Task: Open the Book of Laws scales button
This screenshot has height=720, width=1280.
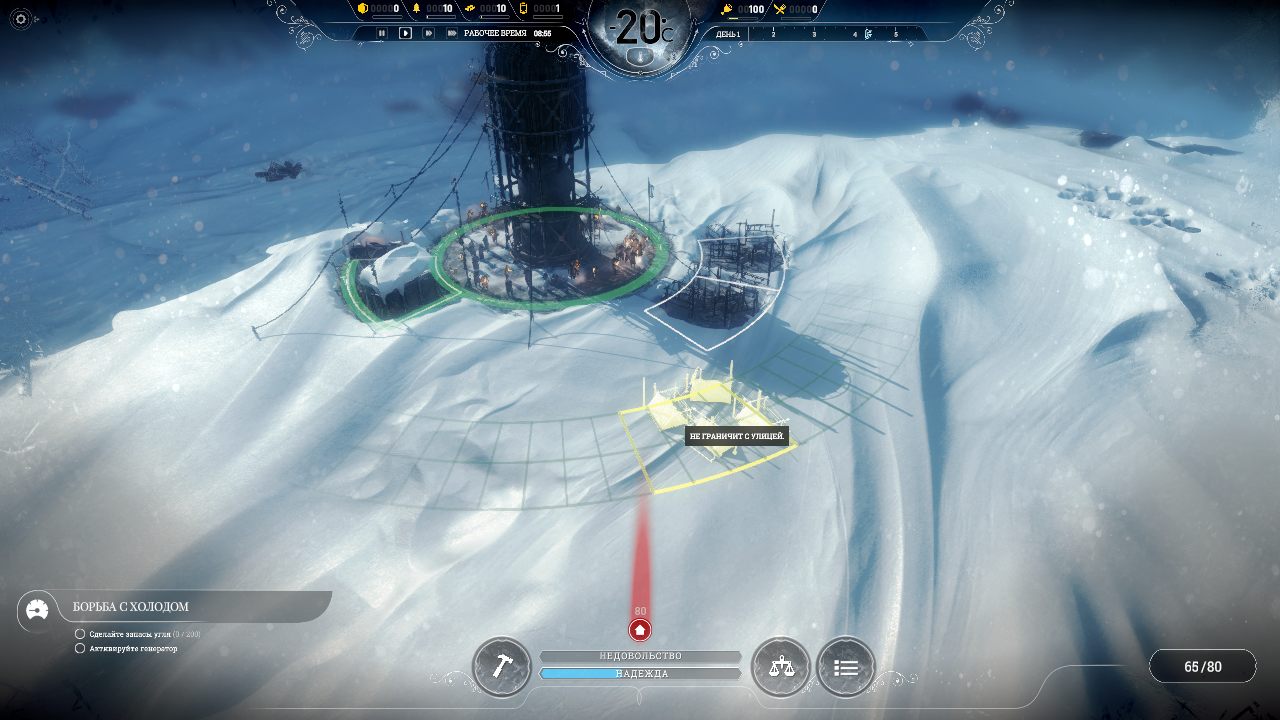Action: click(780, 667)
